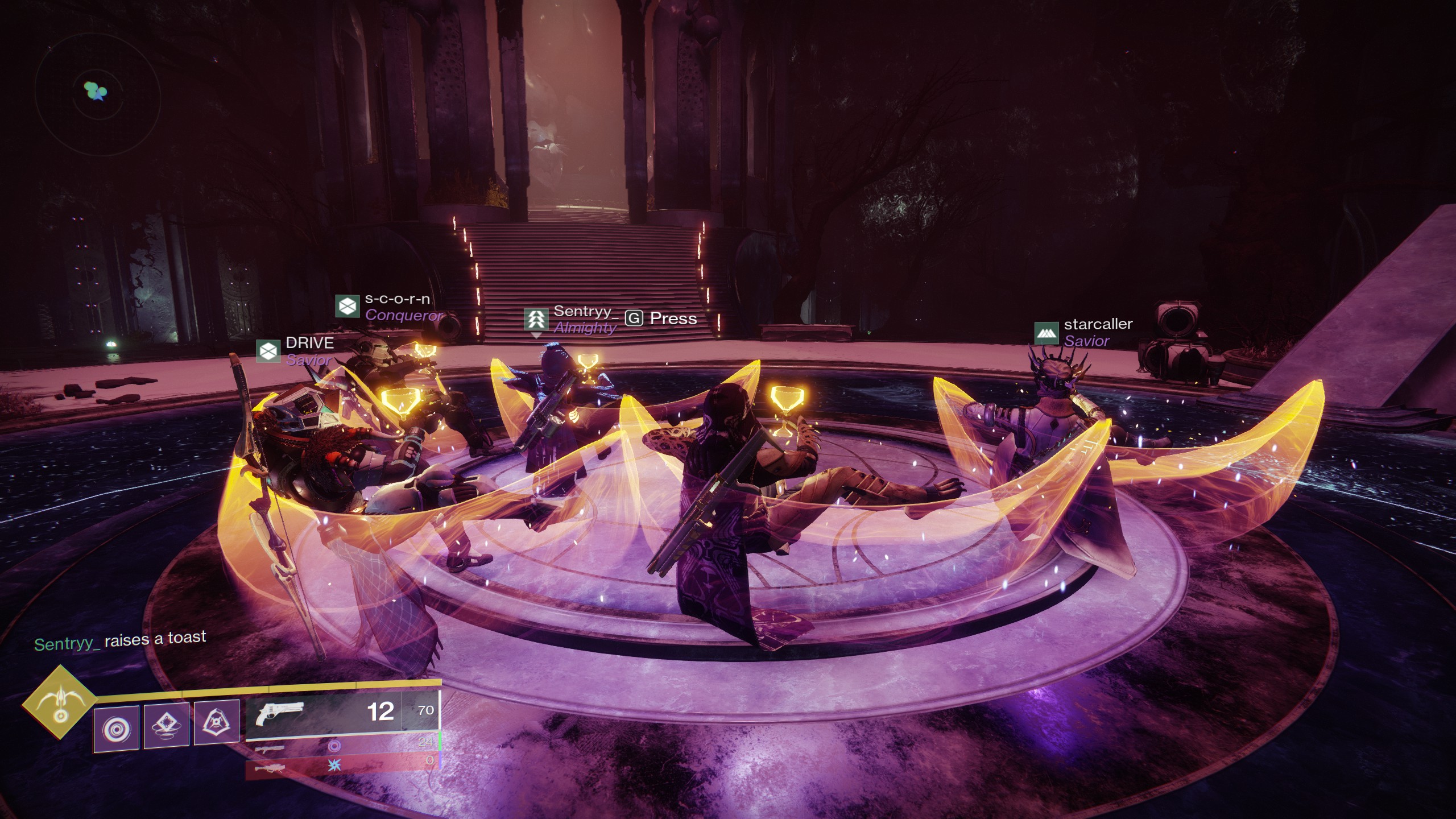Use the class ability icon
This screenshot has width=1456, height=819.
pos(216,722)
